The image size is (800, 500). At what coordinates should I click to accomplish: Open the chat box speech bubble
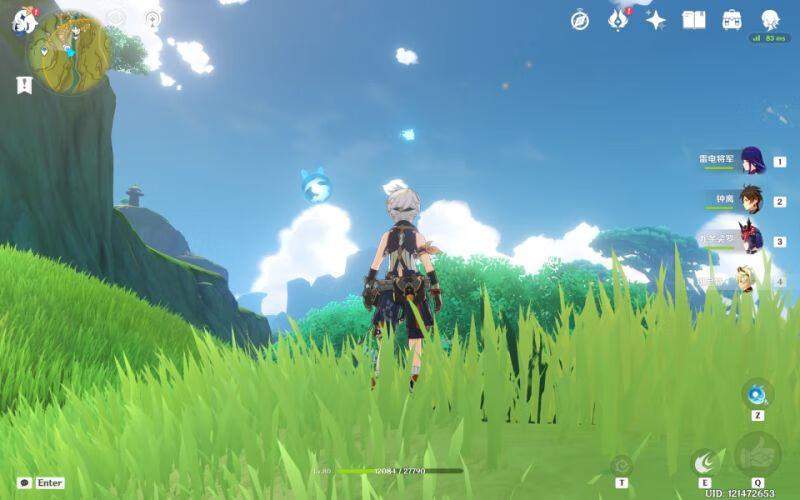pos(24,482)
